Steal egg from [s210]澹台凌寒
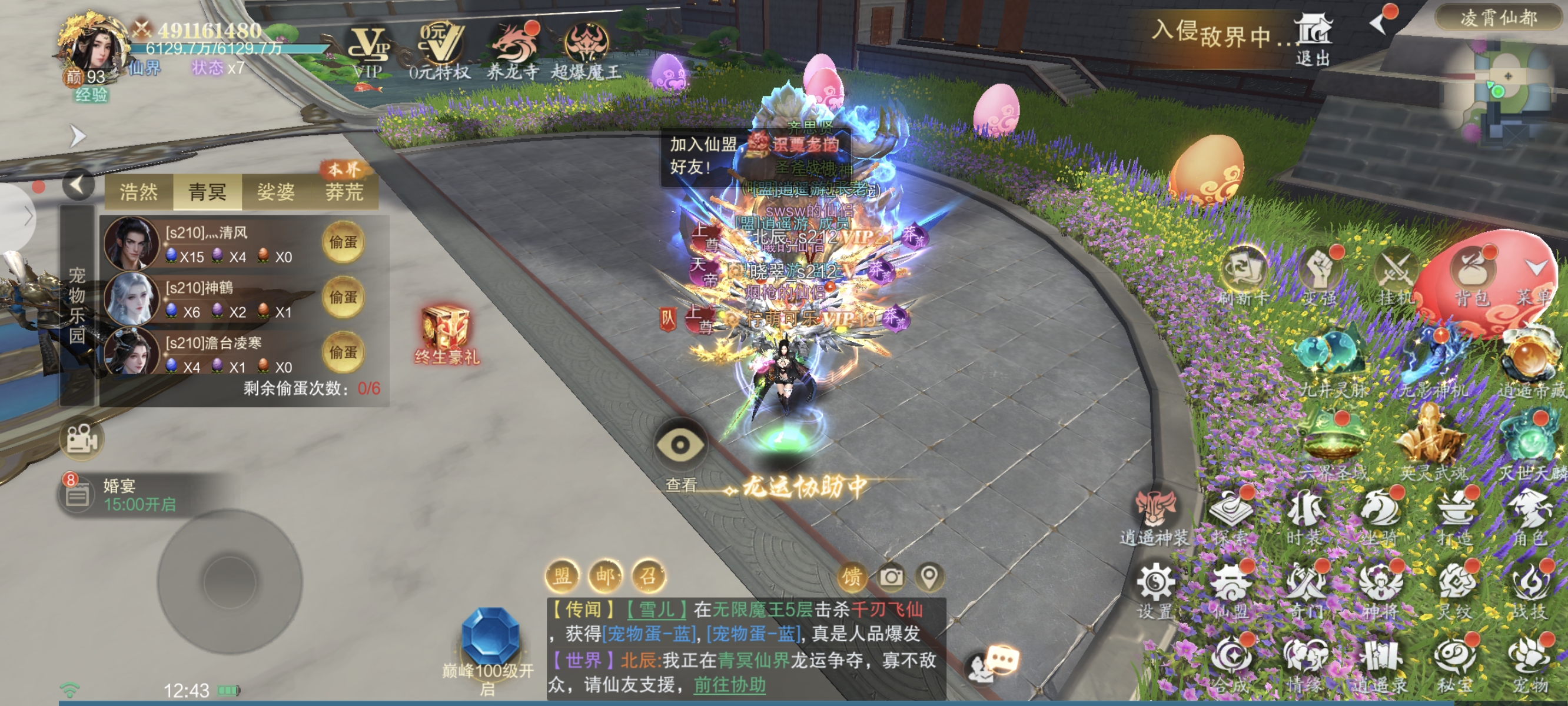The height and width of the screenshot is (706, 1568). 343,352
